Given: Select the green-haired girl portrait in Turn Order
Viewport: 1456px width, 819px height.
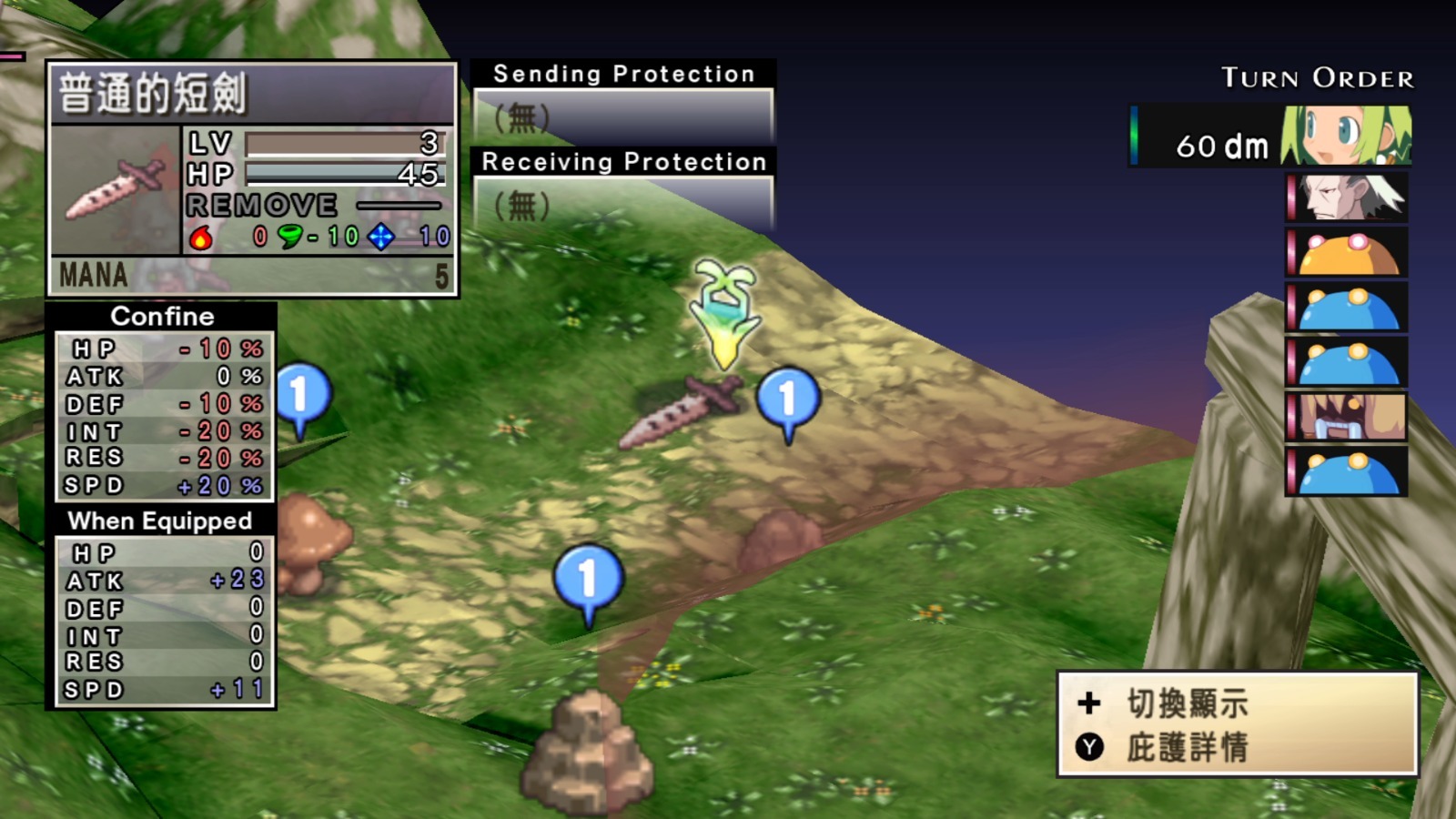Looking at the screenshot, I should 1345,136.
